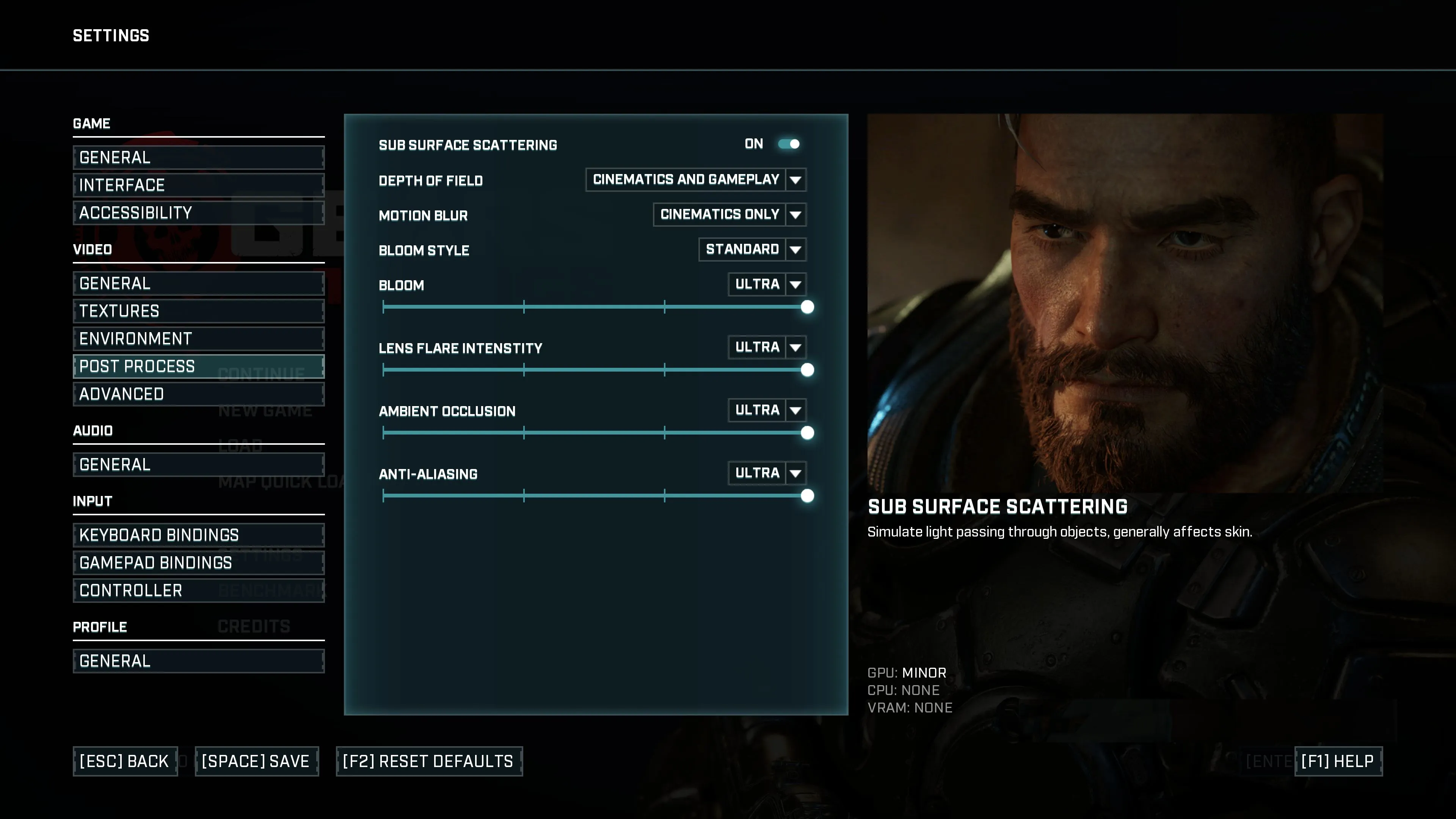Go to Accessibility settings

pos(198,212)
